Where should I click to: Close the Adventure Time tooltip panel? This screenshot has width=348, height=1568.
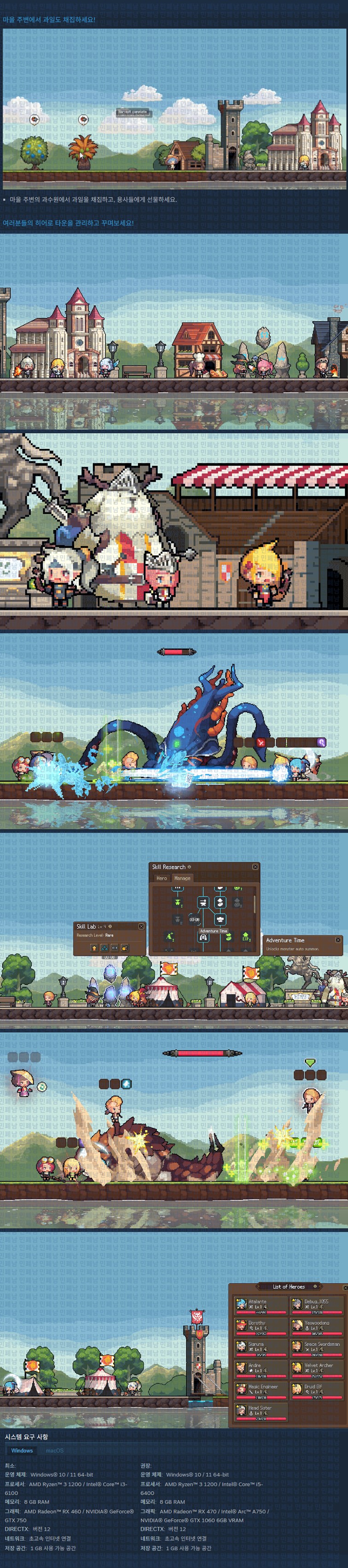(x=338, y=940)
